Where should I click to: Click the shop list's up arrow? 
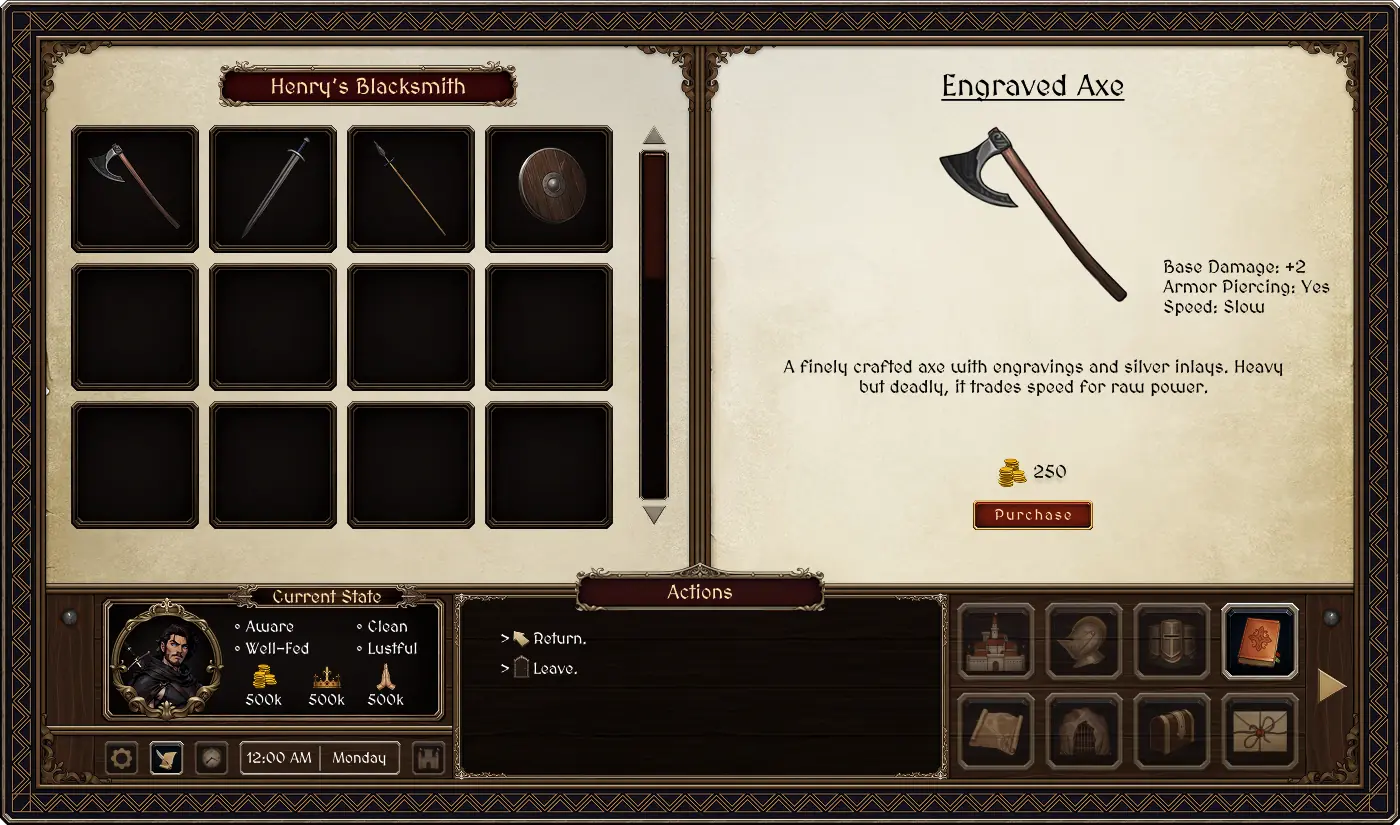coord(654,135)
